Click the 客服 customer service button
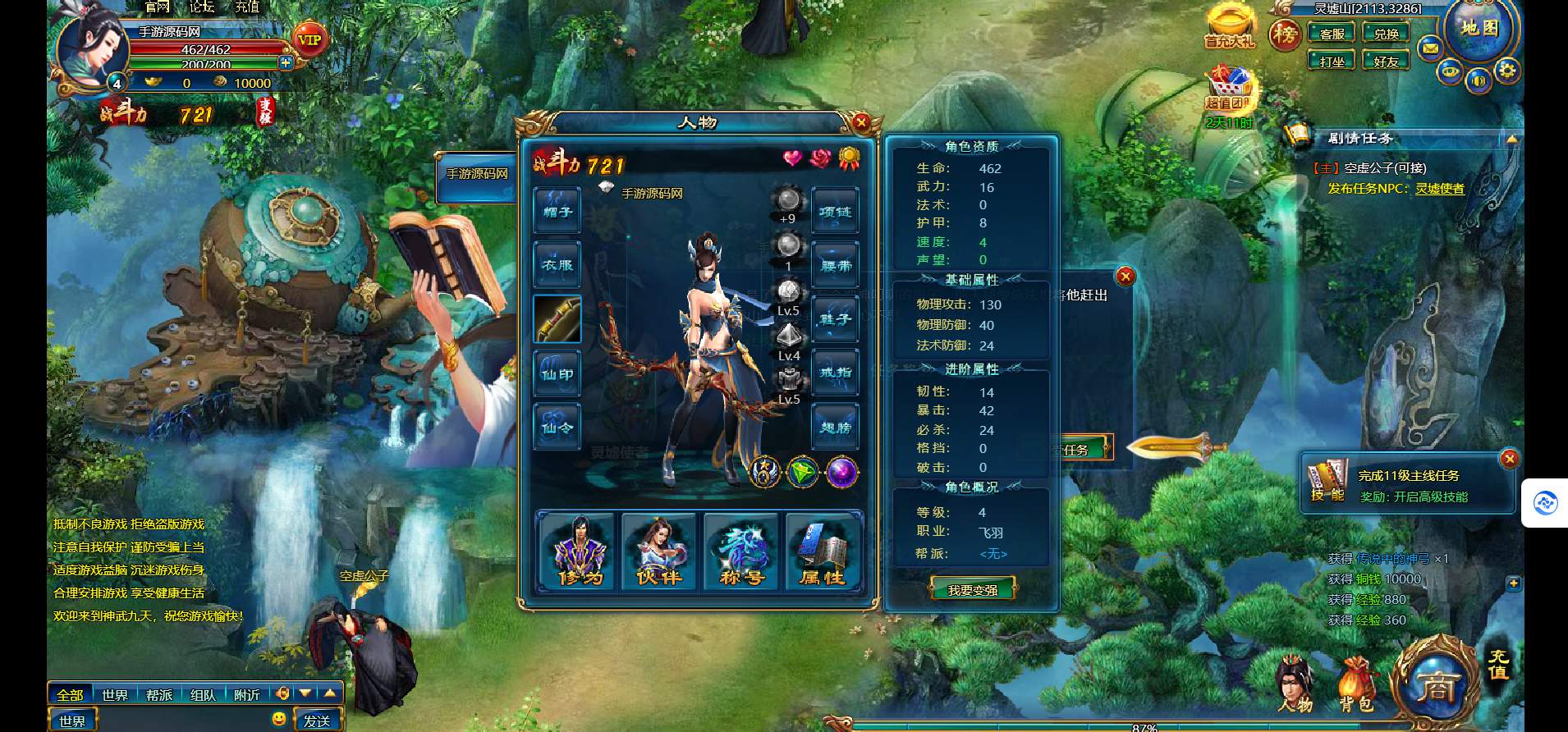The height and width of the screenshot is (732, 1568). coord(1332,34)
